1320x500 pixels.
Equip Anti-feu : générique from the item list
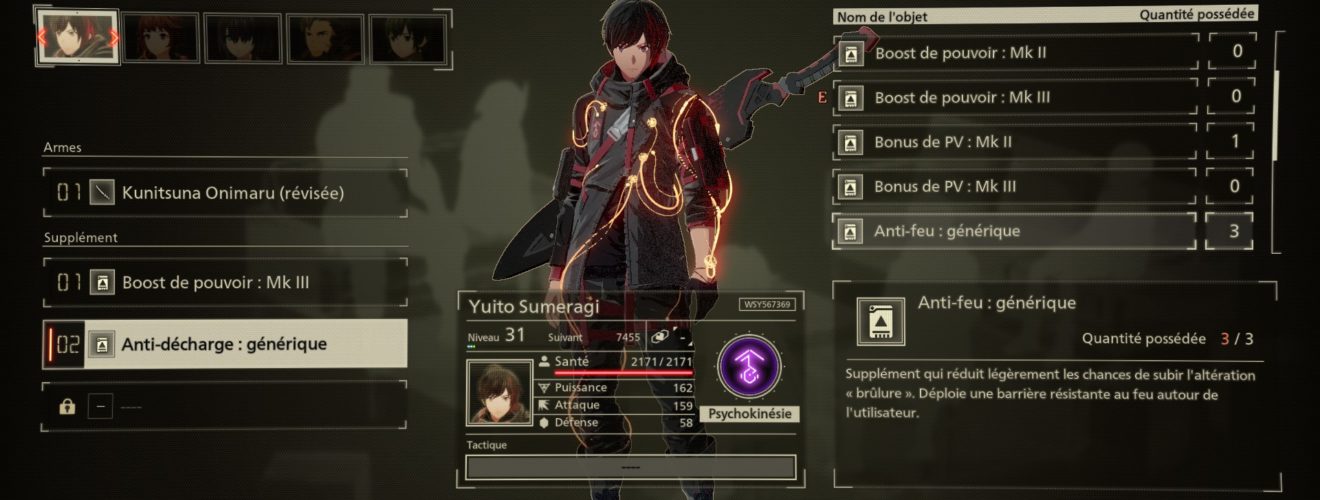[1015, 231]
